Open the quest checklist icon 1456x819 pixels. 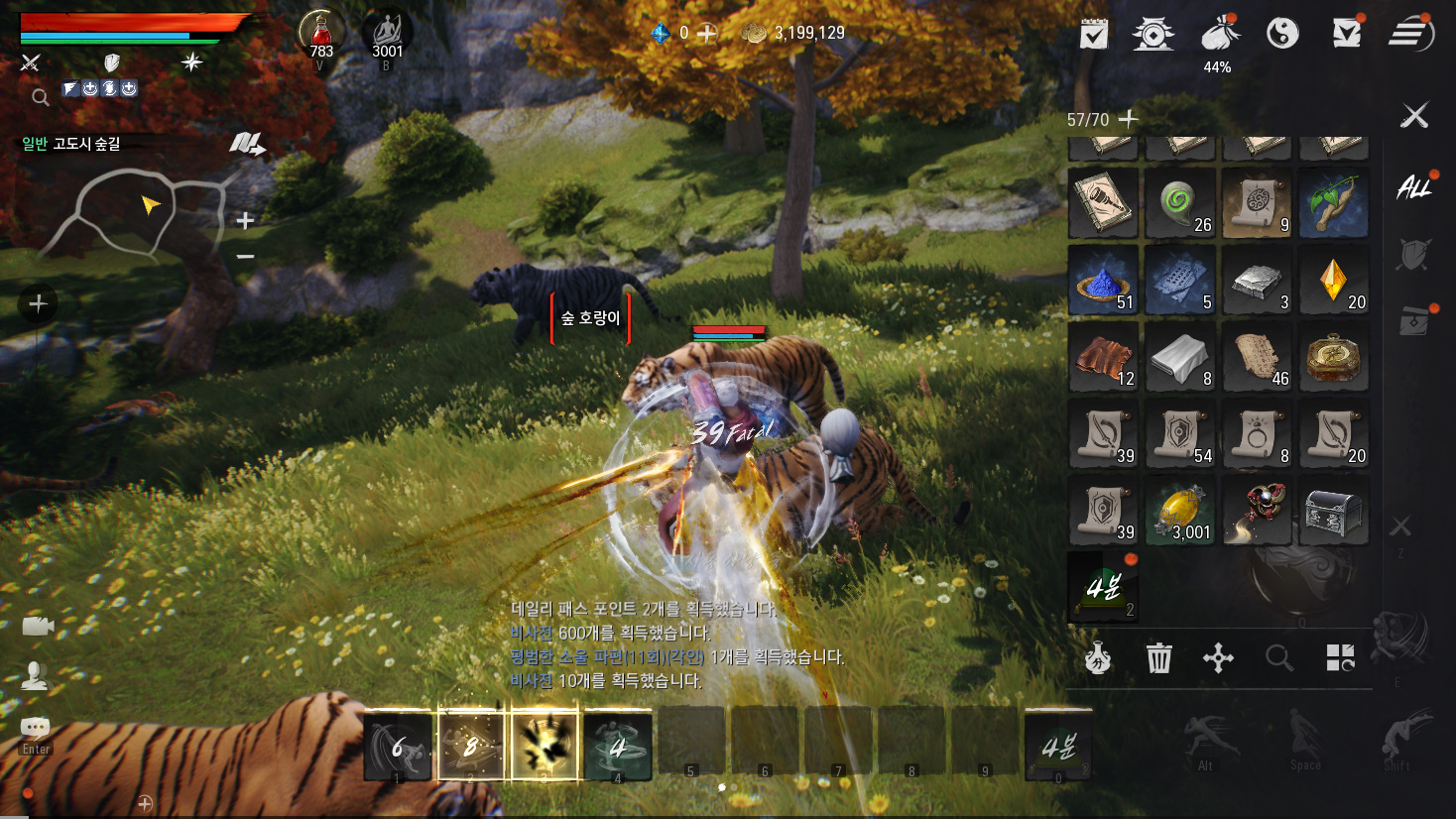coord(1094,34)
